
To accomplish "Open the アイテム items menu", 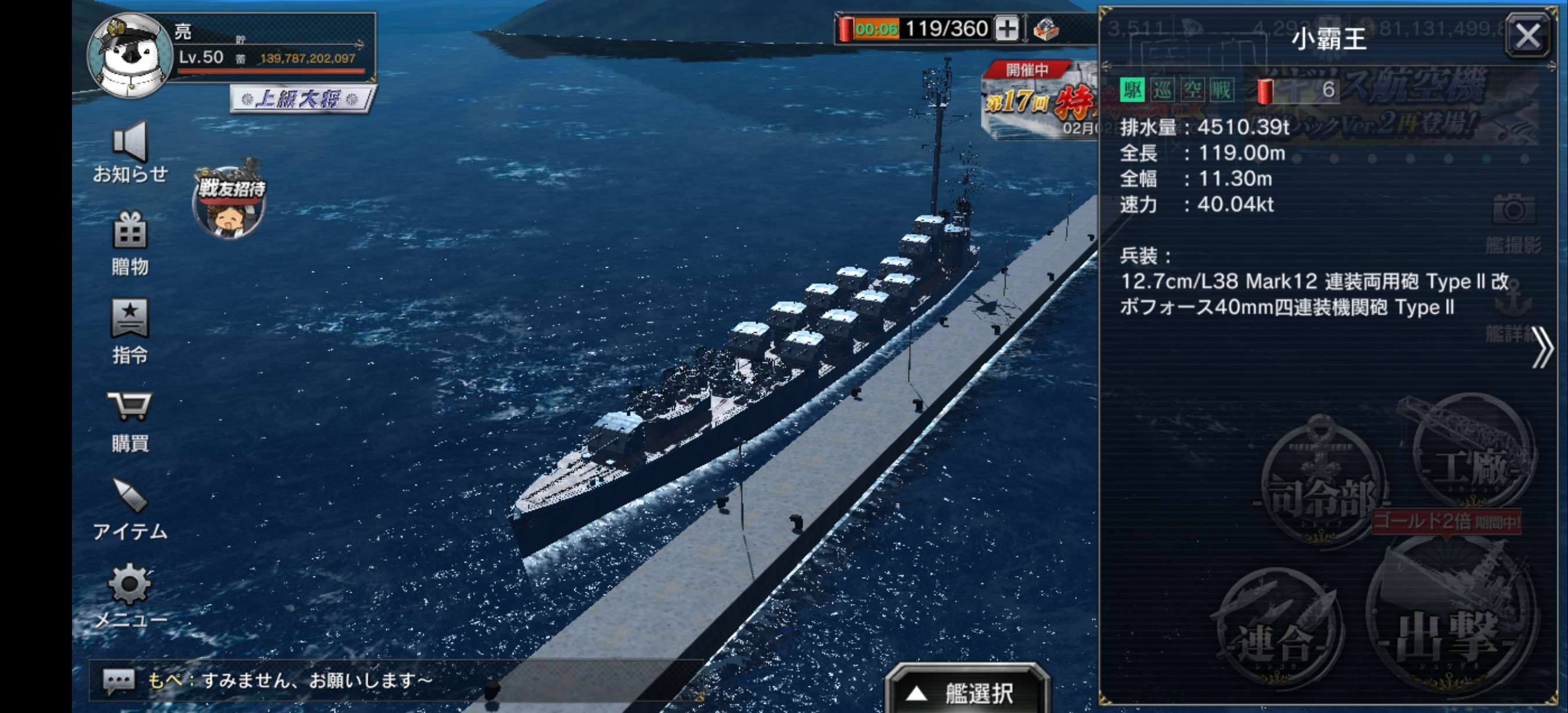I will 130,509.
